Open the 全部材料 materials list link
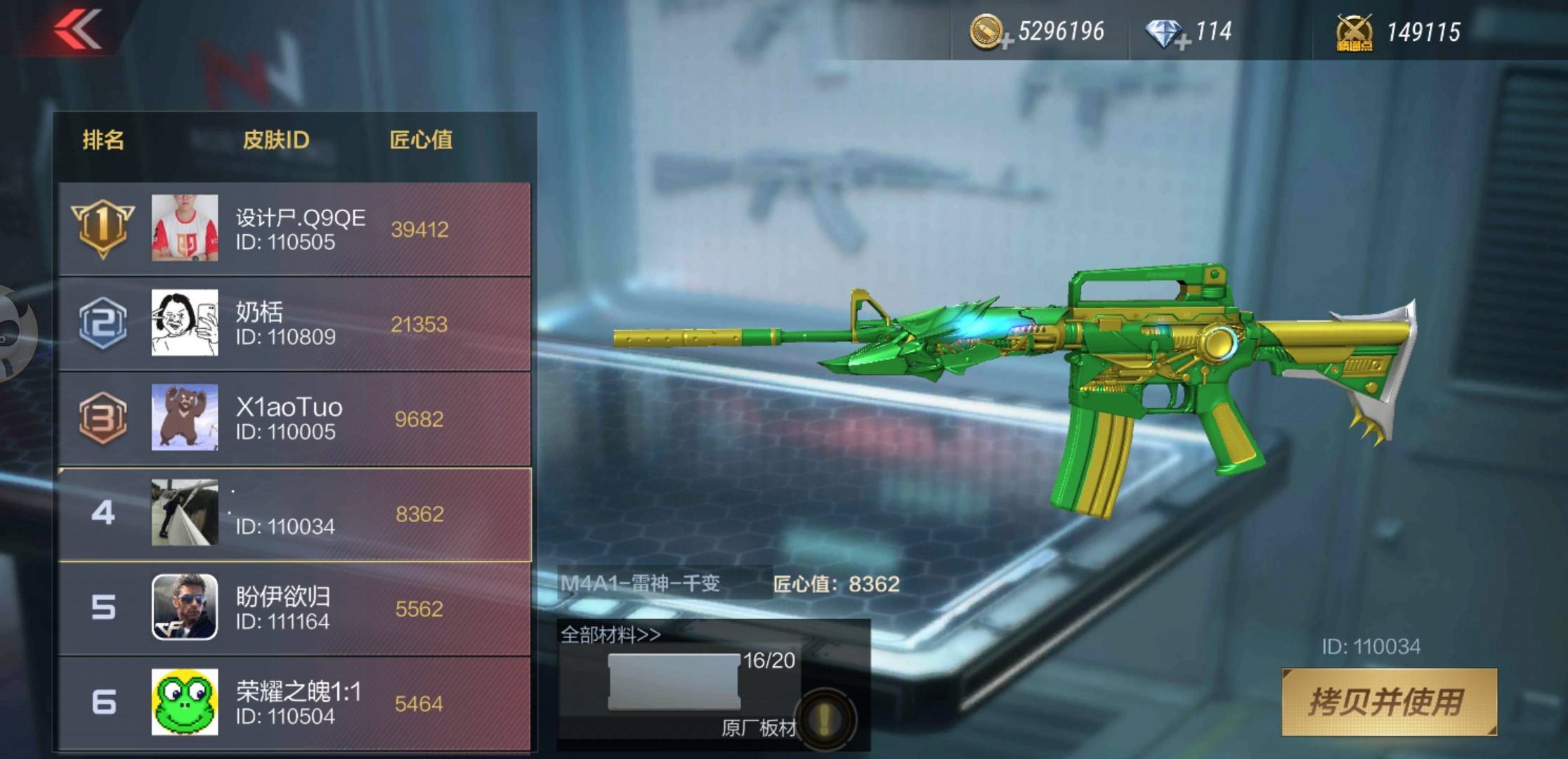The width and height of the screenshot is (1568, 759). tap(610, 635)
